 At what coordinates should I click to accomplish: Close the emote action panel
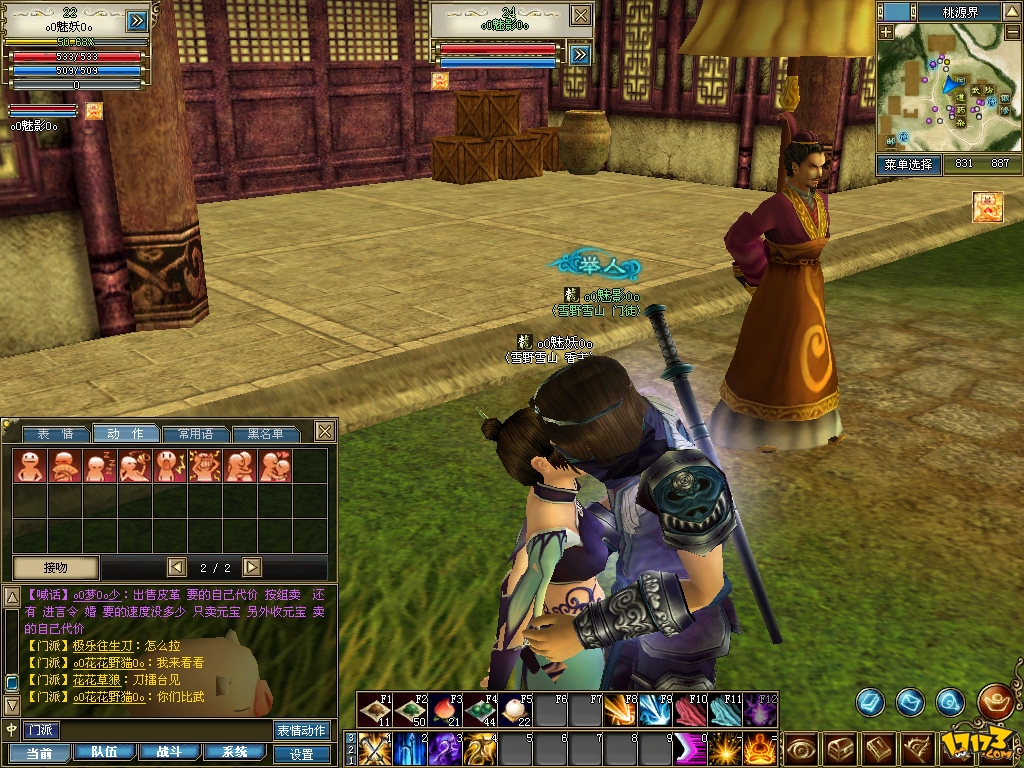324,431
